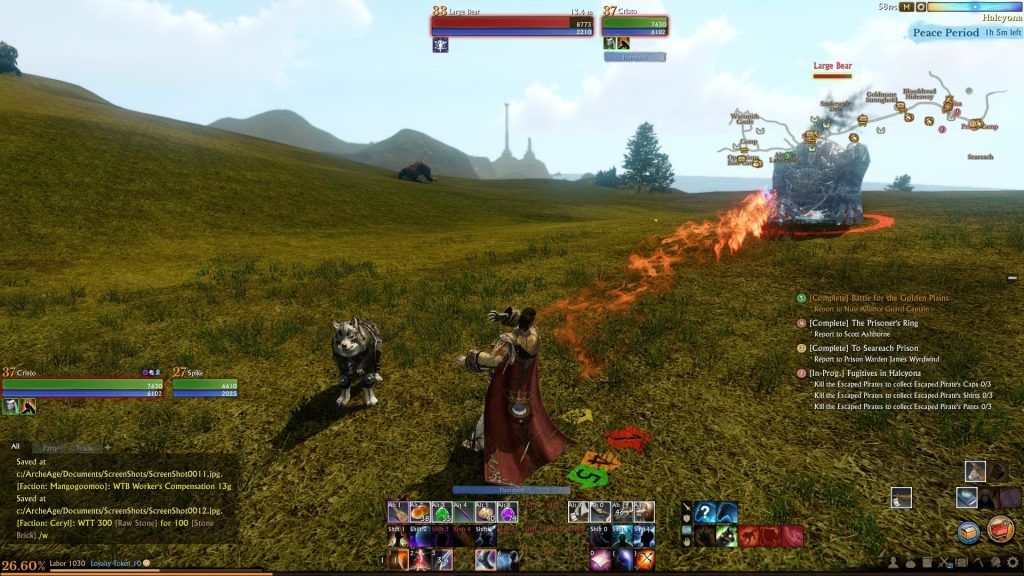This screenshot has height=576, width=1024.
Task: Open the settings gear icon
Action: tap(1012, 562)
